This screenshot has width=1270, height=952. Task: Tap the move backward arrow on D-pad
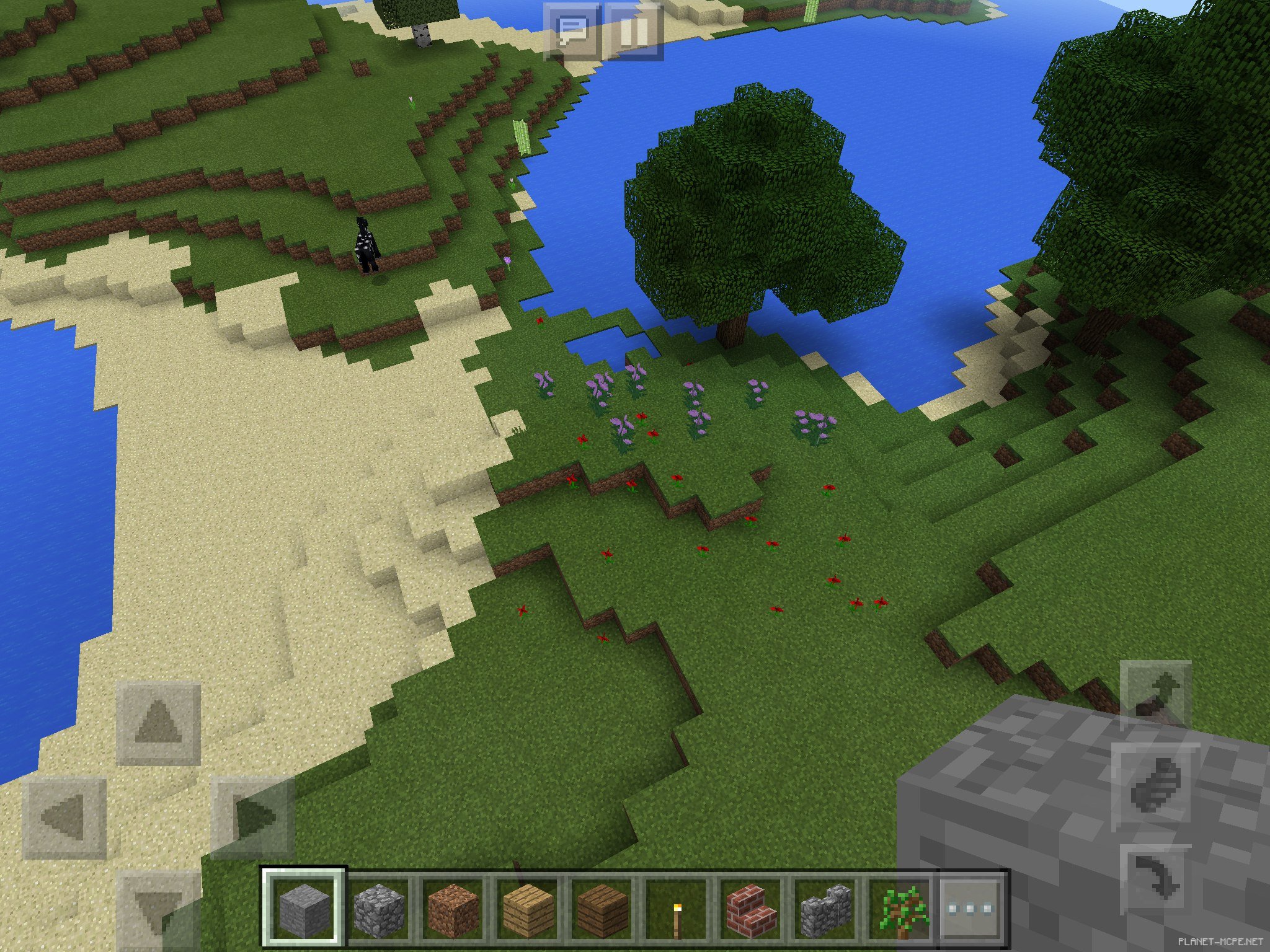158,910
